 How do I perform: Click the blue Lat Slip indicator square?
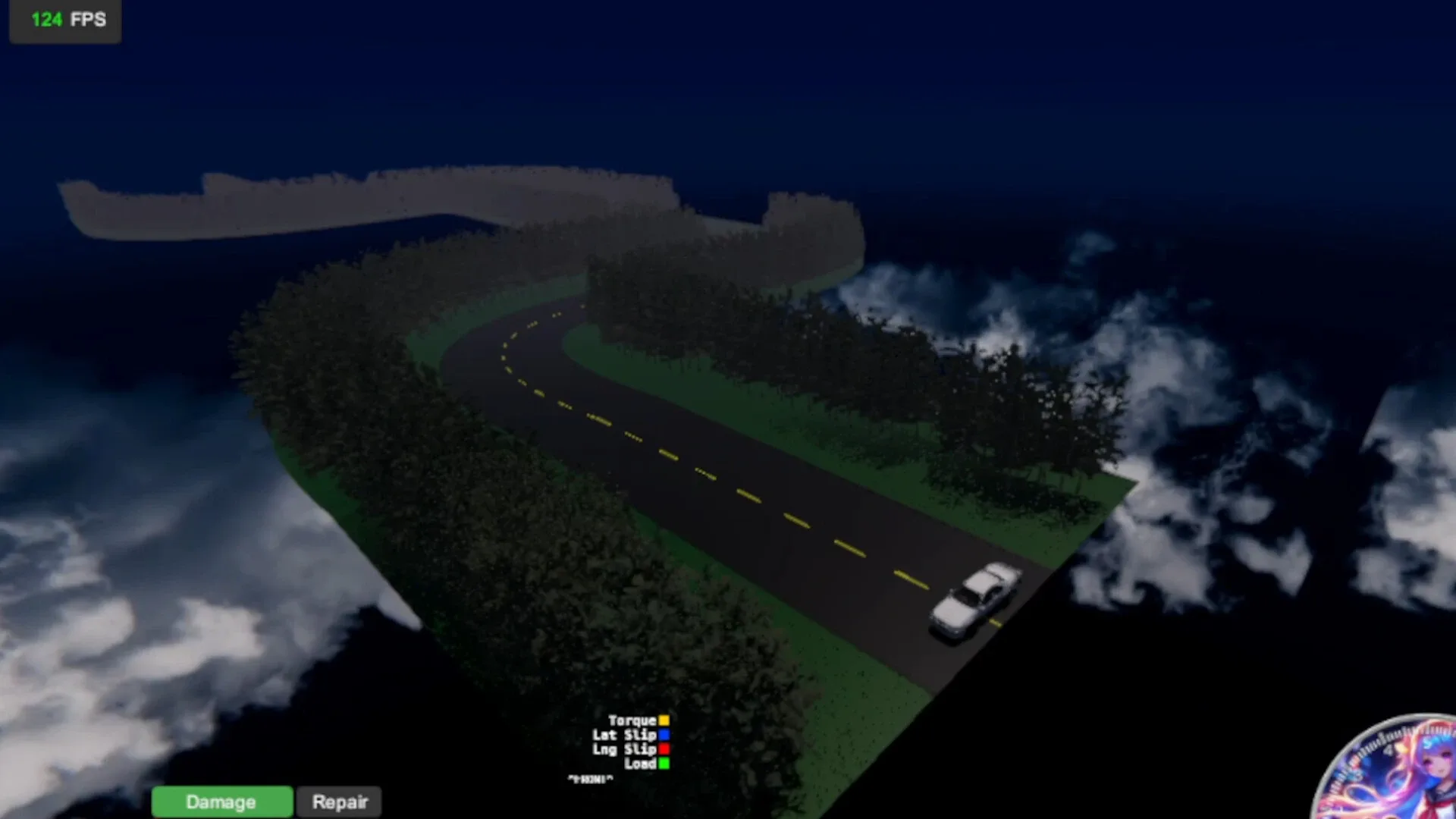coord(664,735)
